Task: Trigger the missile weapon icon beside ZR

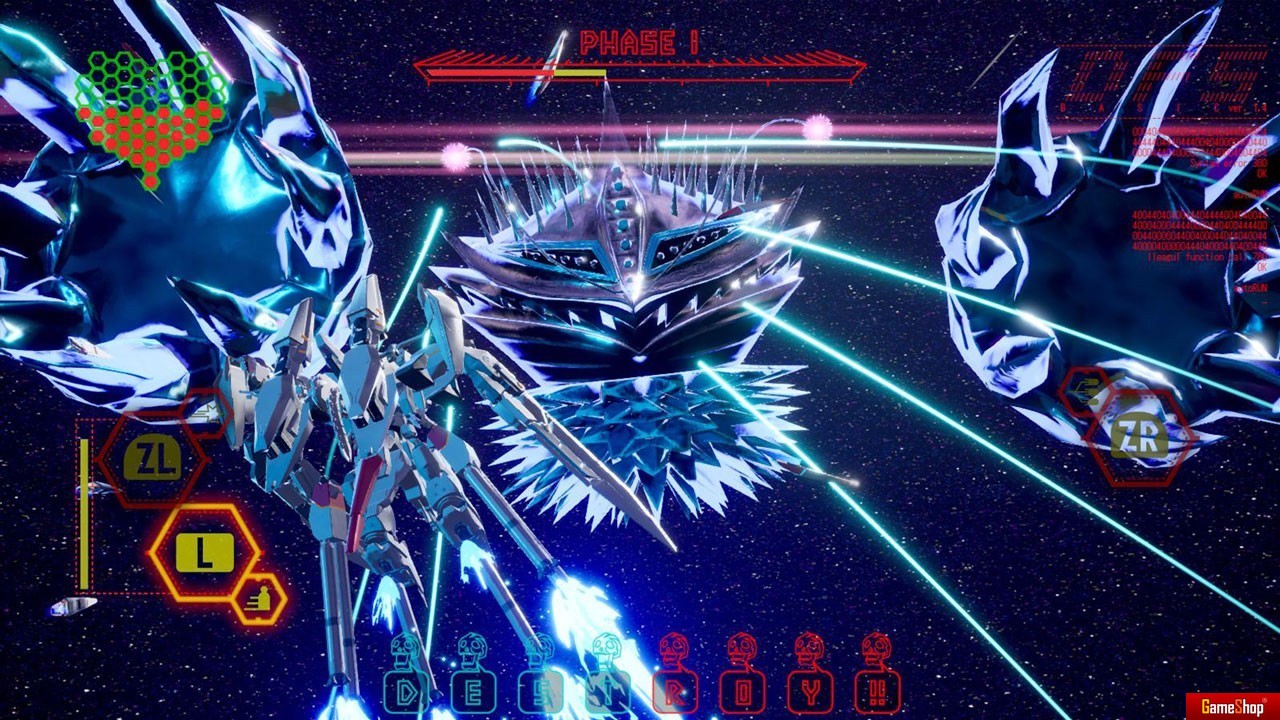Action: (1086, 391)
